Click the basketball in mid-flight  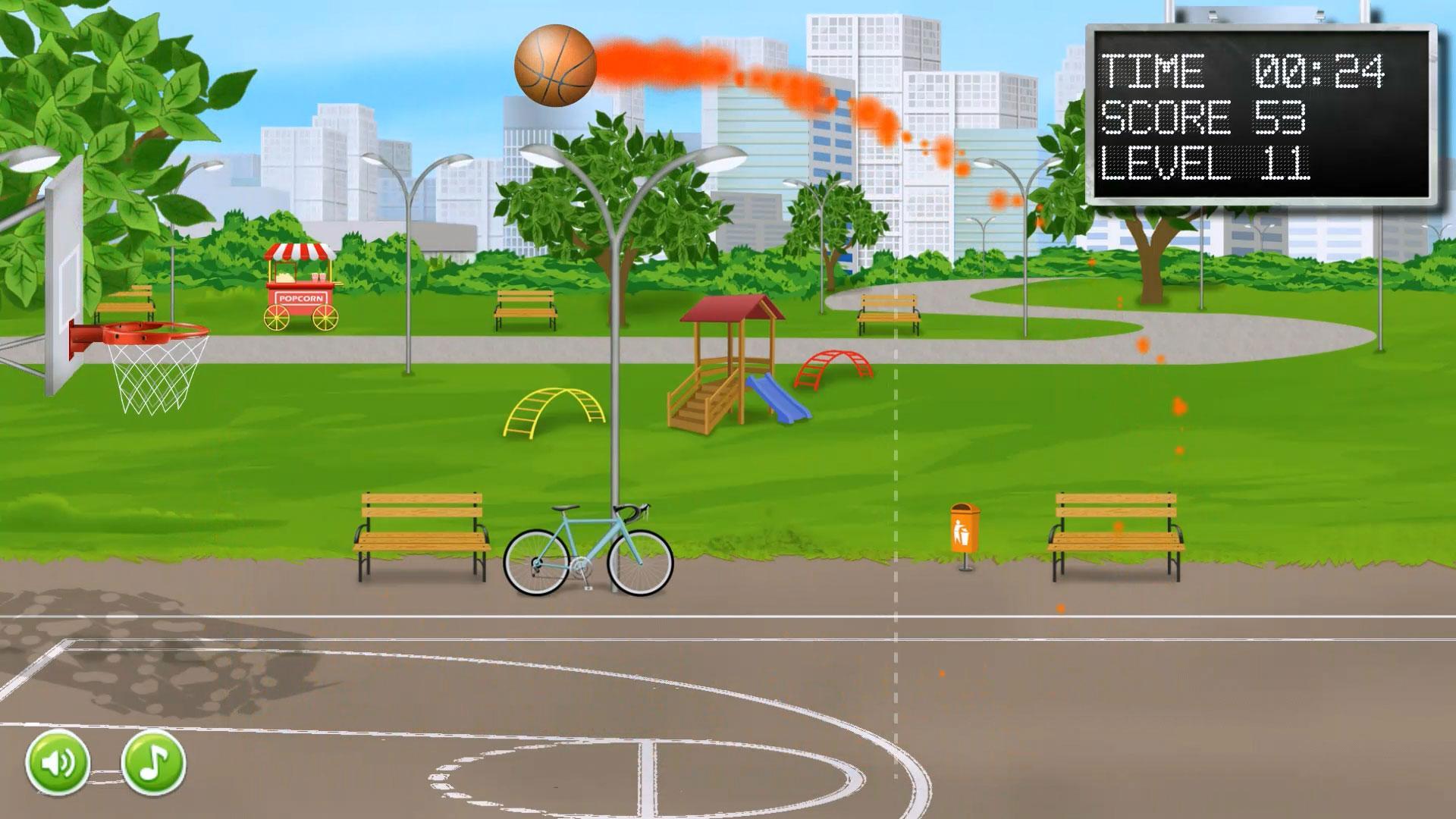(555, 67)
